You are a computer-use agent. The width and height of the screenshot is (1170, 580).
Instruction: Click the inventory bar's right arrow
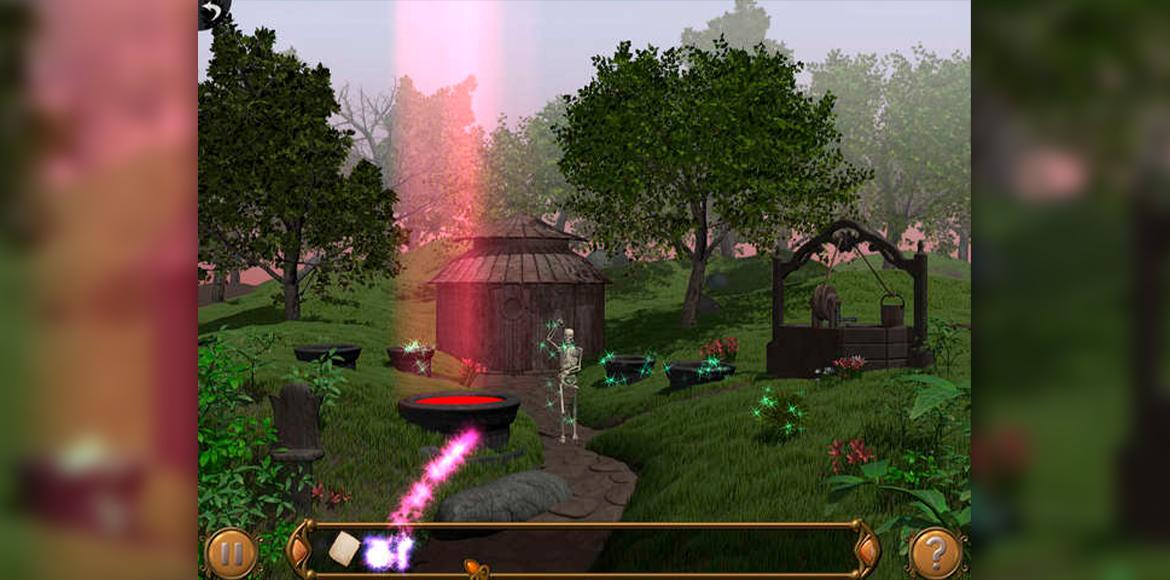coord(868,549)
